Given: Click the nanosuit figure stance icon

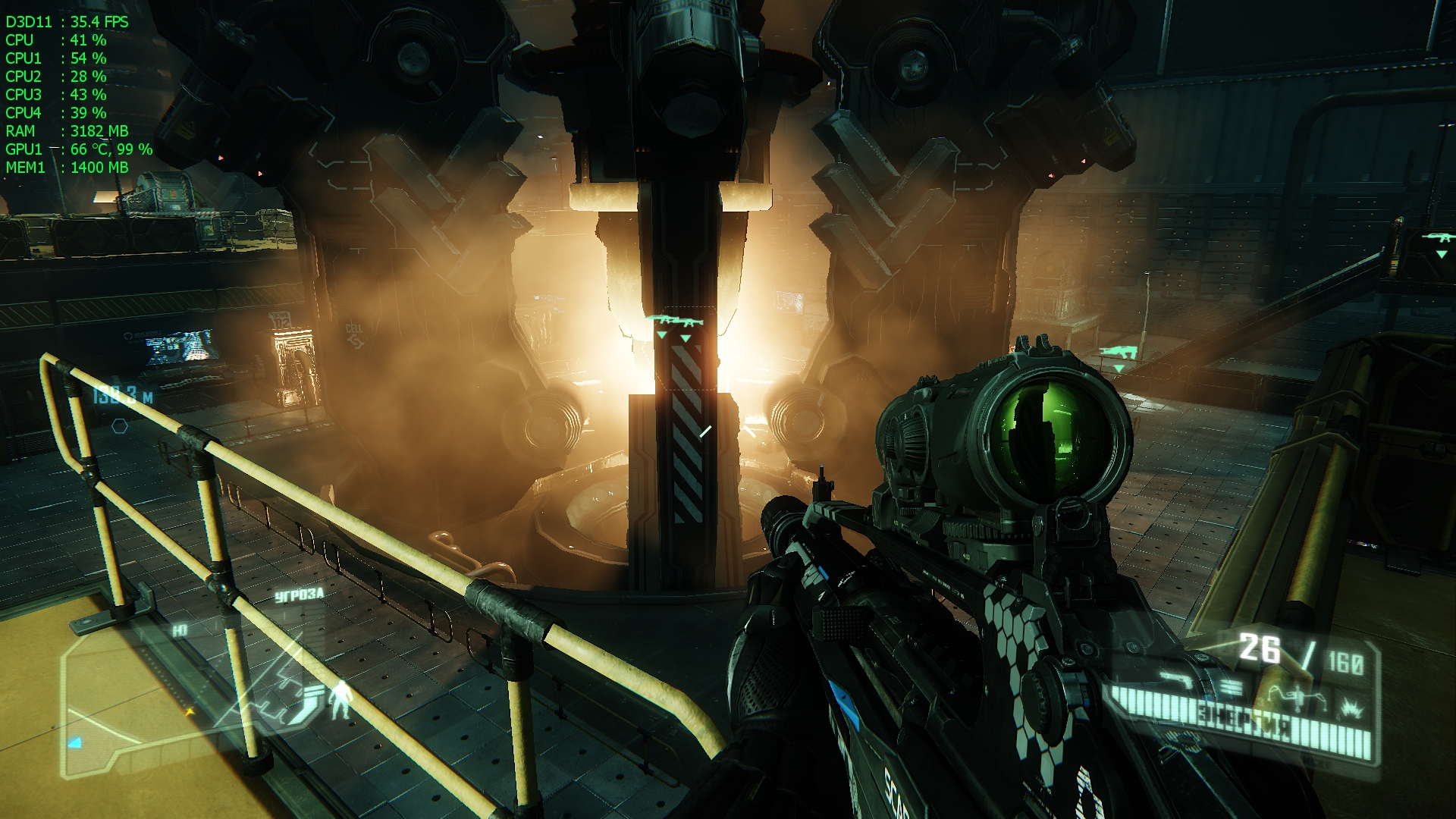Looking at the screenshot, I should 342,698.
